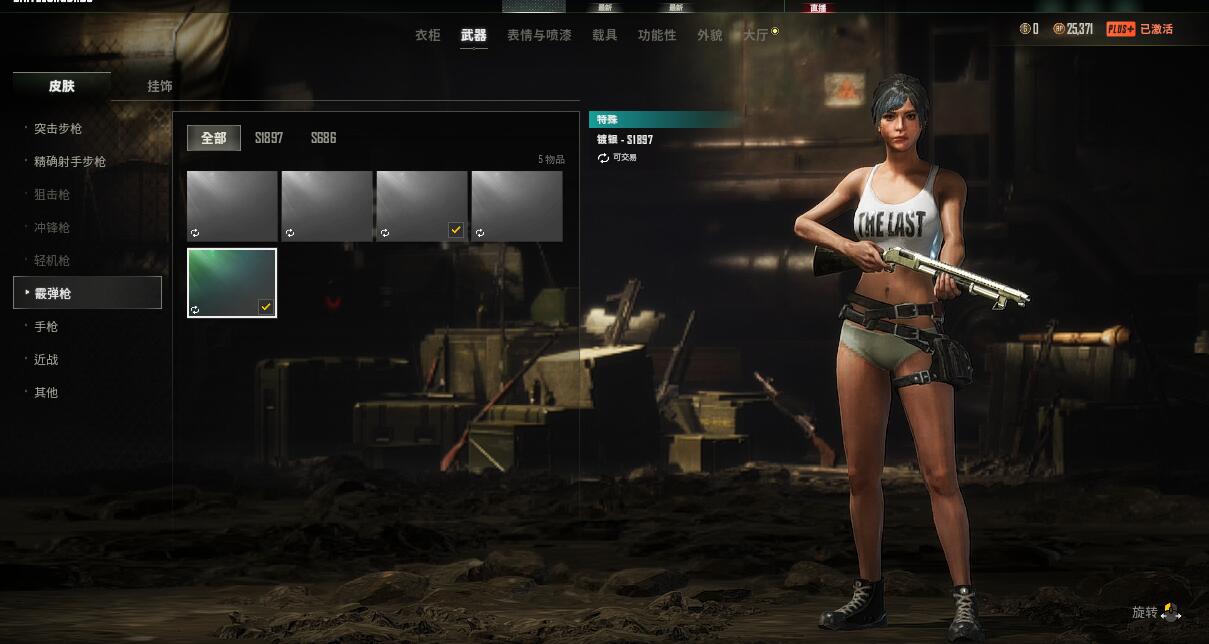Open the PLUS 已激活 status badge
Image resolution: width=1209 pixels, height=644 pixels.
point(1139,29)
